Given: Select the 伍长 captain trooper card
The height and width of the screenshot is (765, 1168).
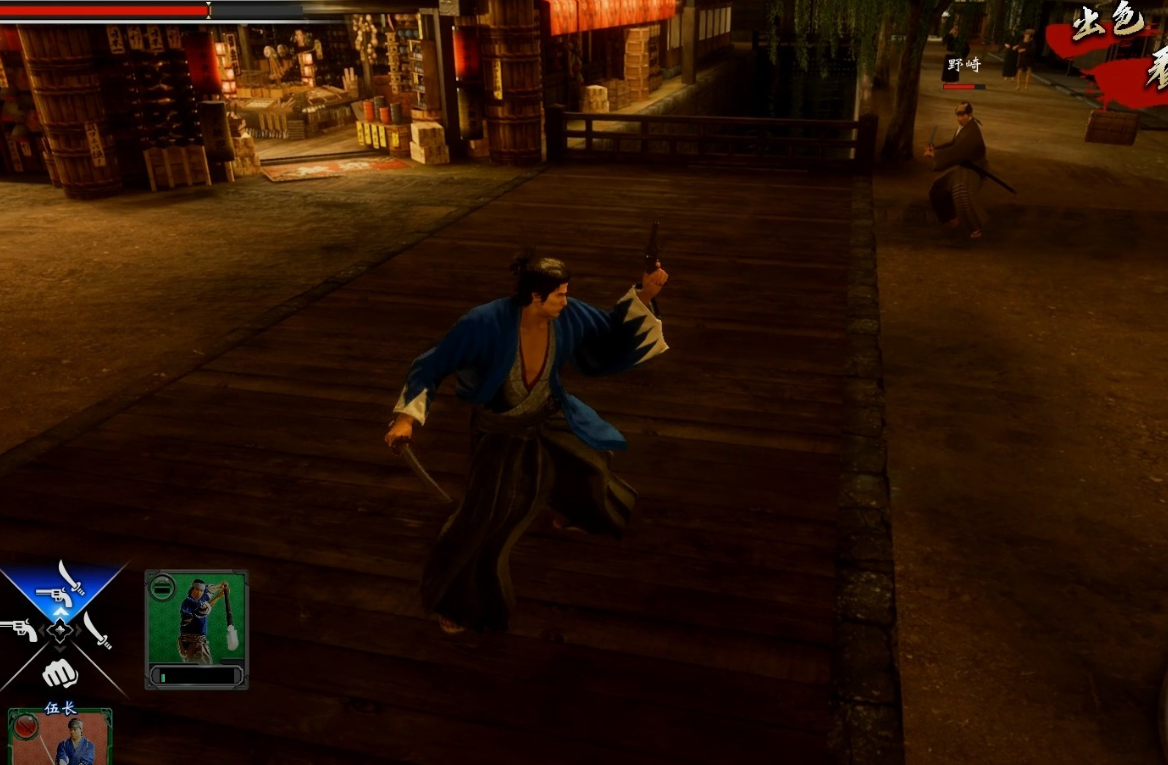Looking at the screenshot, I should [61, 737].
